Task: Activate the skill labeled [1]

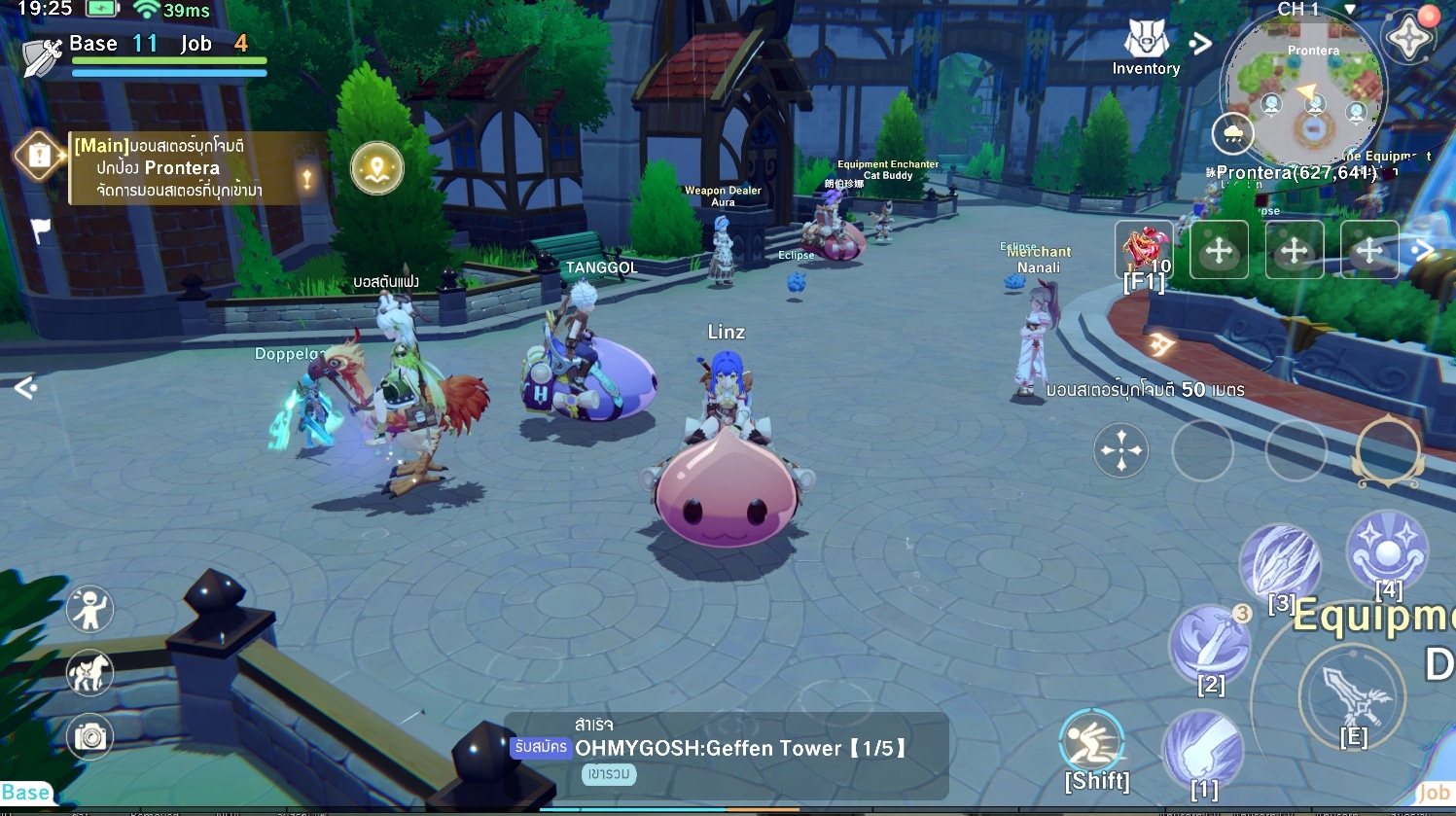Action: (1203, 750)
